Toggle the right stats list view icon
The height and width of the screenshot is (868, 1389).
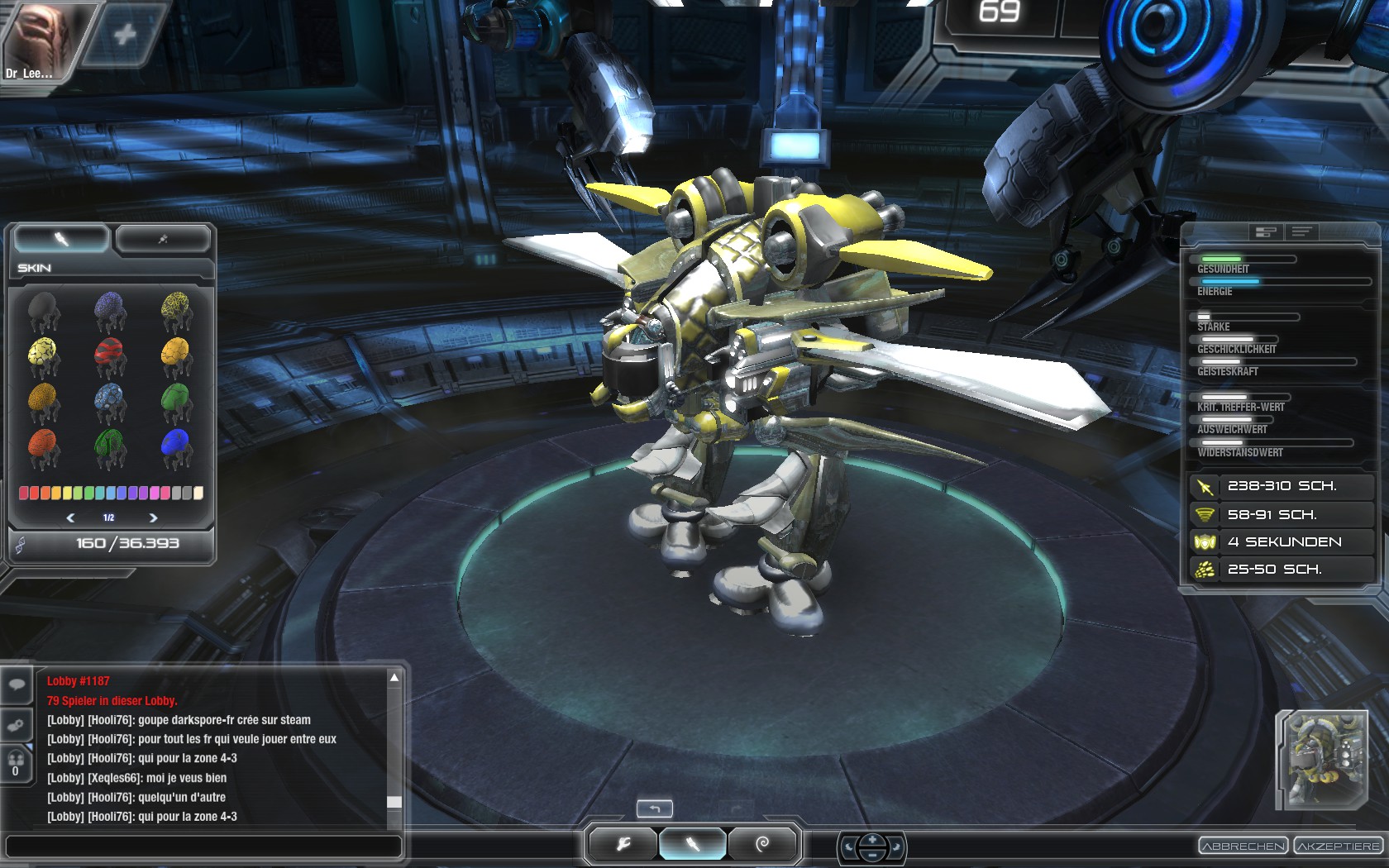pyautogui.click(x=1301, y=232)
